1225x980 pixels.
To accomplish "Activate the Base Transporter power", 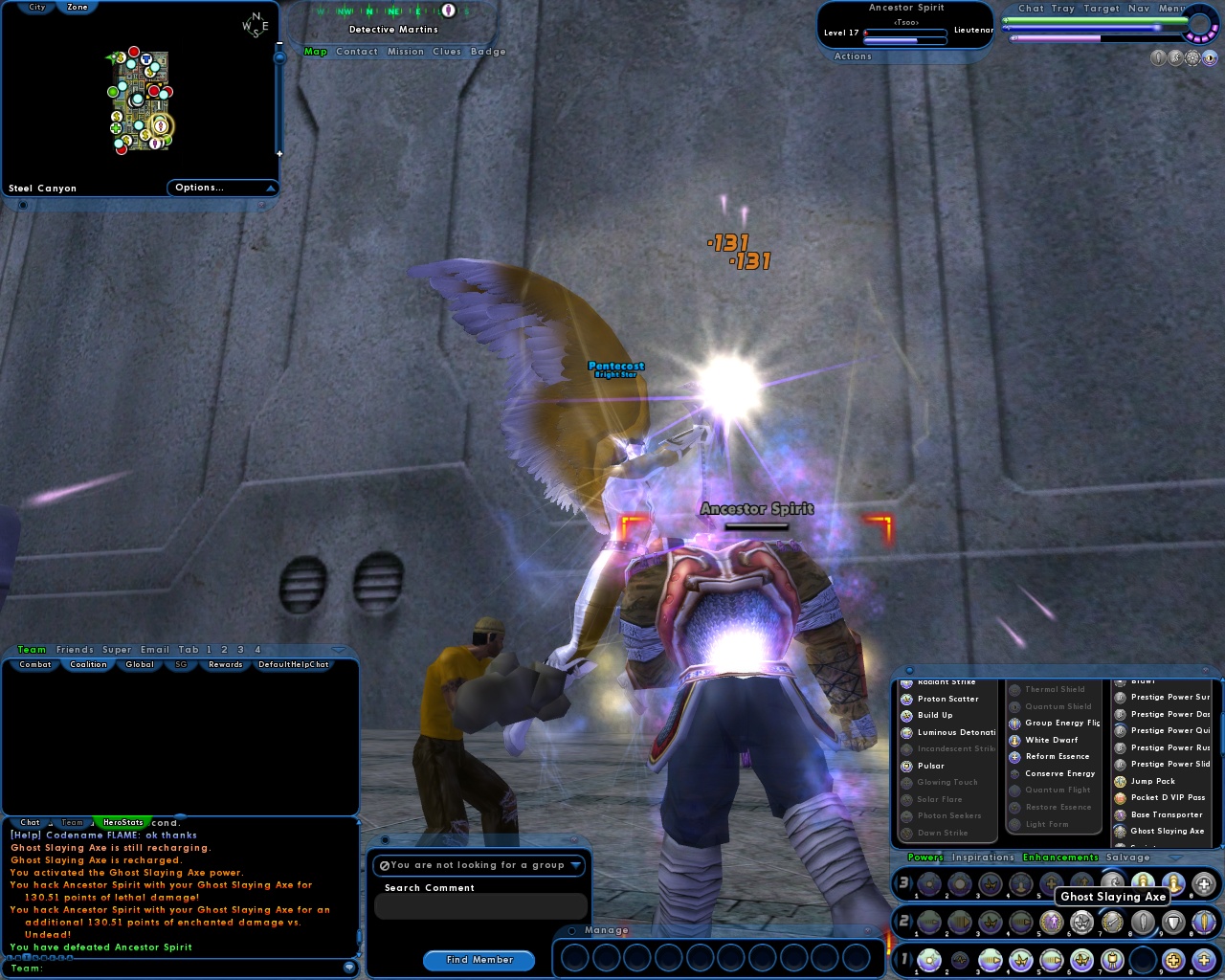I will (x=1122, y=814).
